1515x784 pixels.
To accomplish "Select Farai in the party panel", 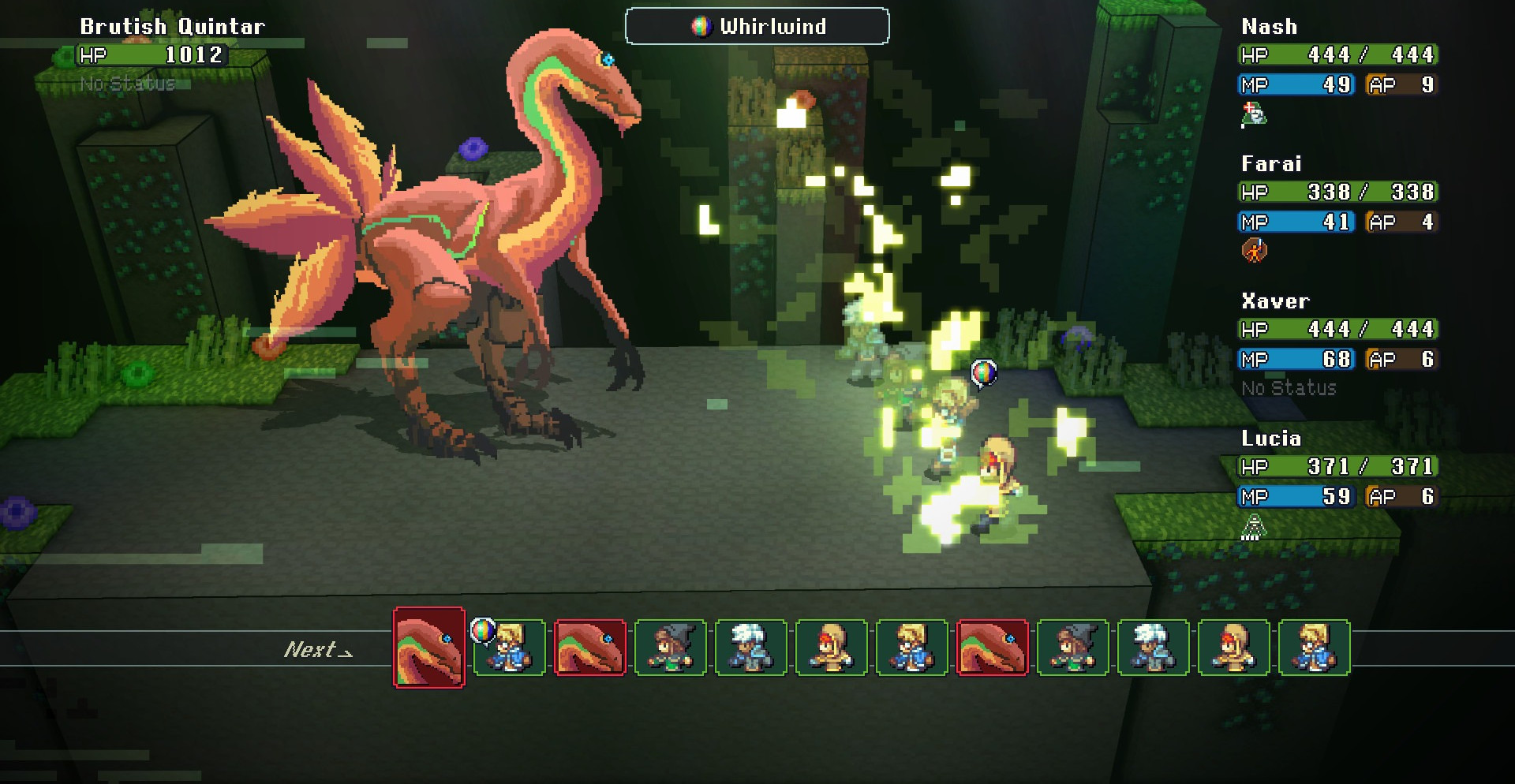I will tap(1271, 164).
